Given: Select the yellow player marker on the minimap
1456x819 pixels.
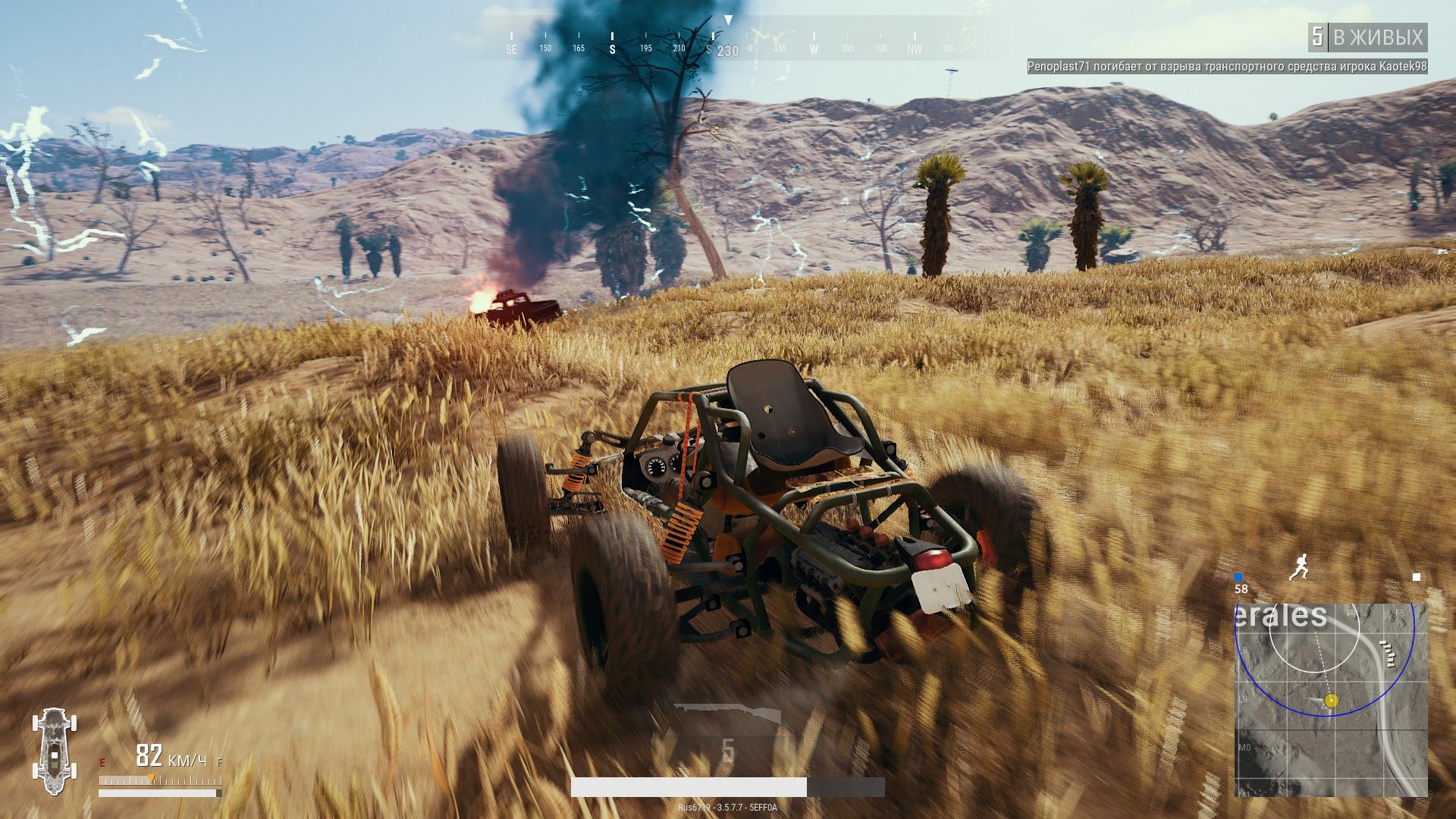Looking at the screenshot, I should [1331, 701].
